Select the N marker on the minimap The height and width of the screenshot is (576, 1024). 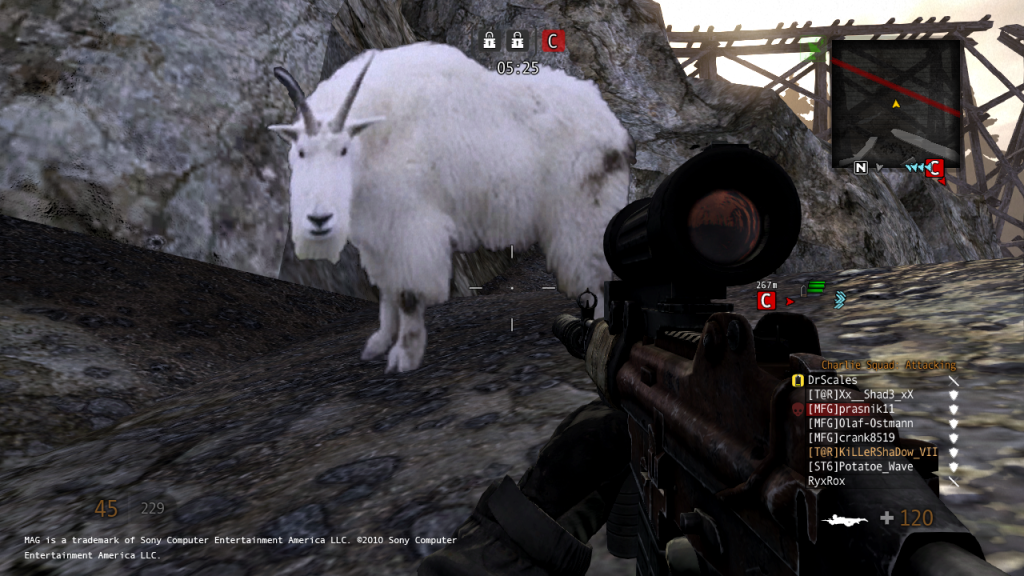[860, 168]
